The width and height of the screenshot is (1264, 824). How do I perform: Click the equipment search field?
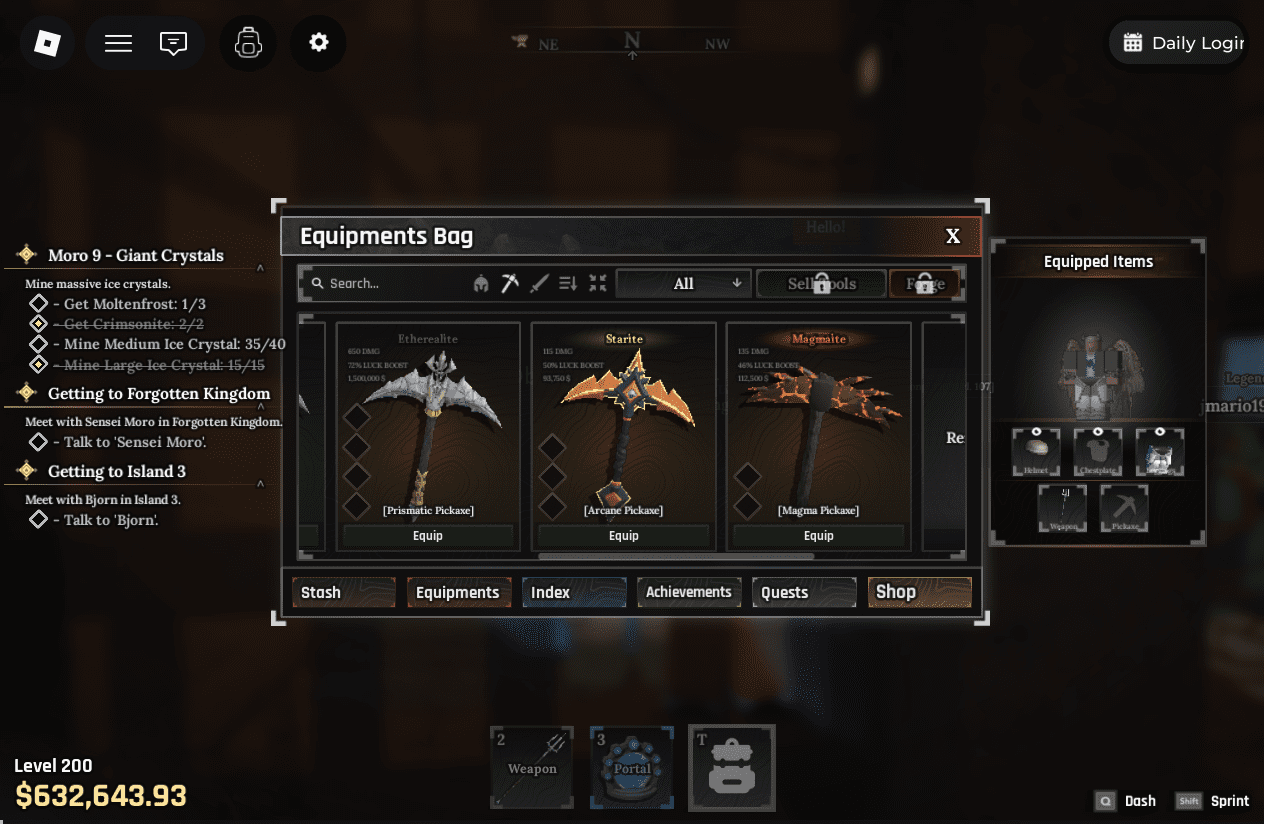[x=385, y=284]
